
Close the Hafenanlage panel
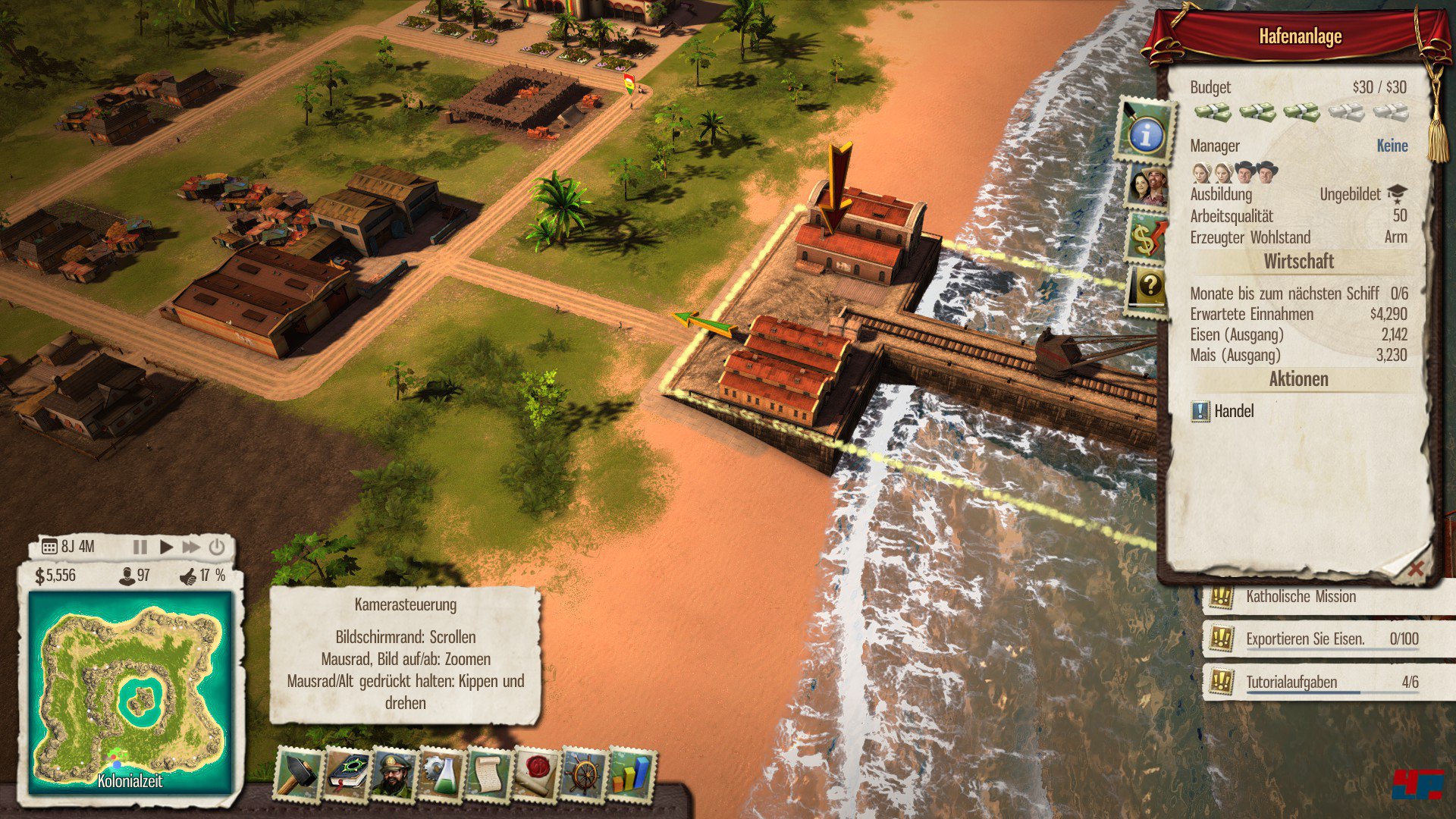pos(1415,569)
